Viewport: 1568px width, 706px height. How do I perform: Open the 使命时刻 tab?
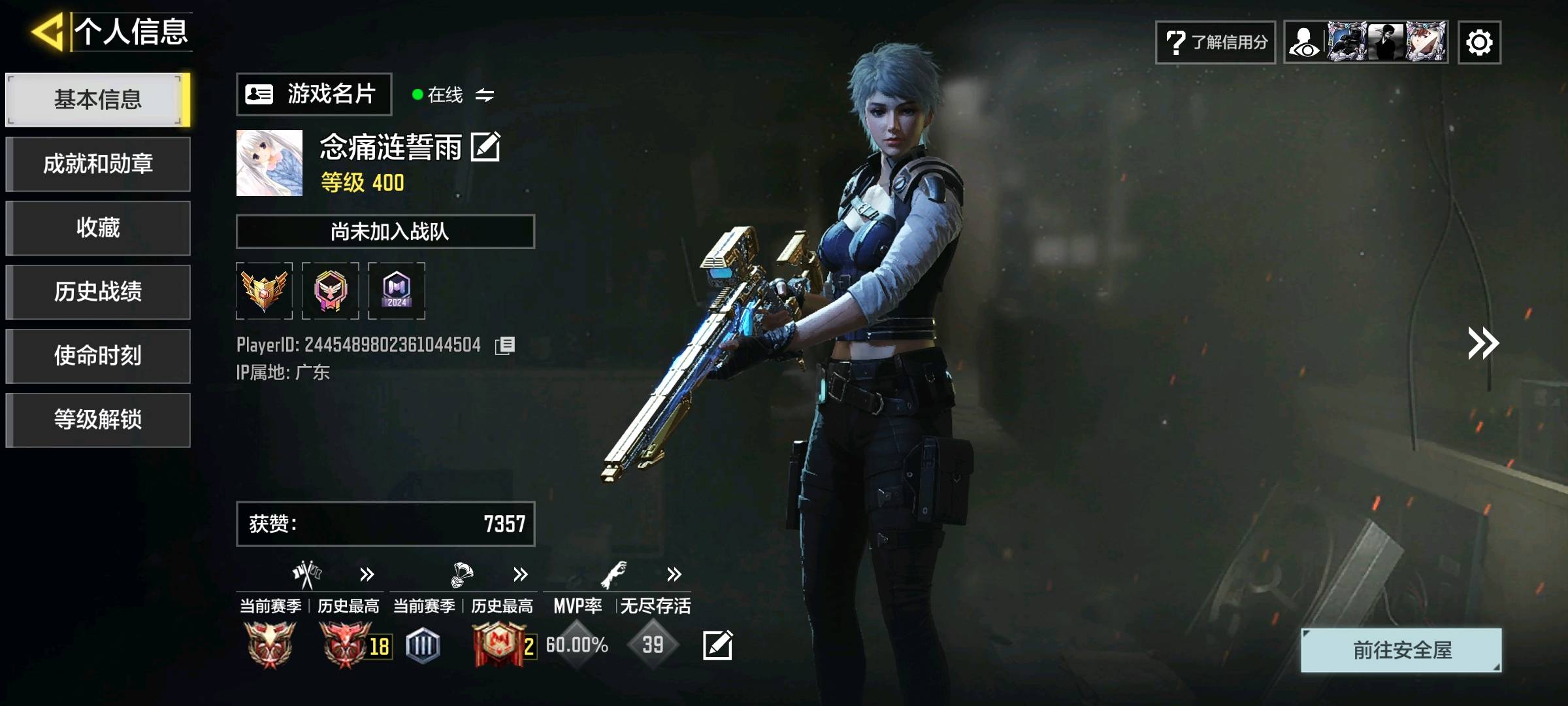(98, 356)
